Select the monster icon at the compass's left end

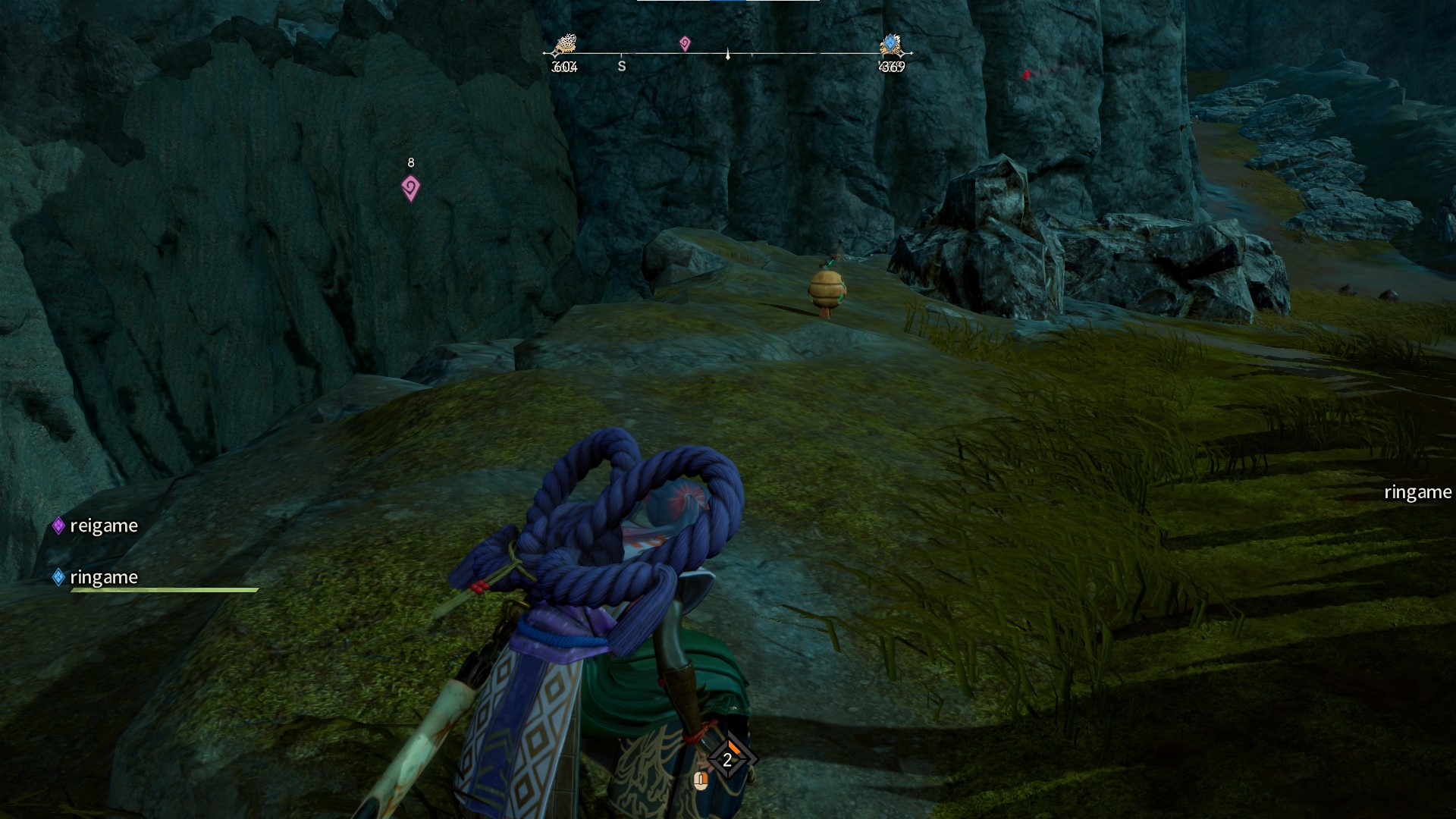pos(565,45)
